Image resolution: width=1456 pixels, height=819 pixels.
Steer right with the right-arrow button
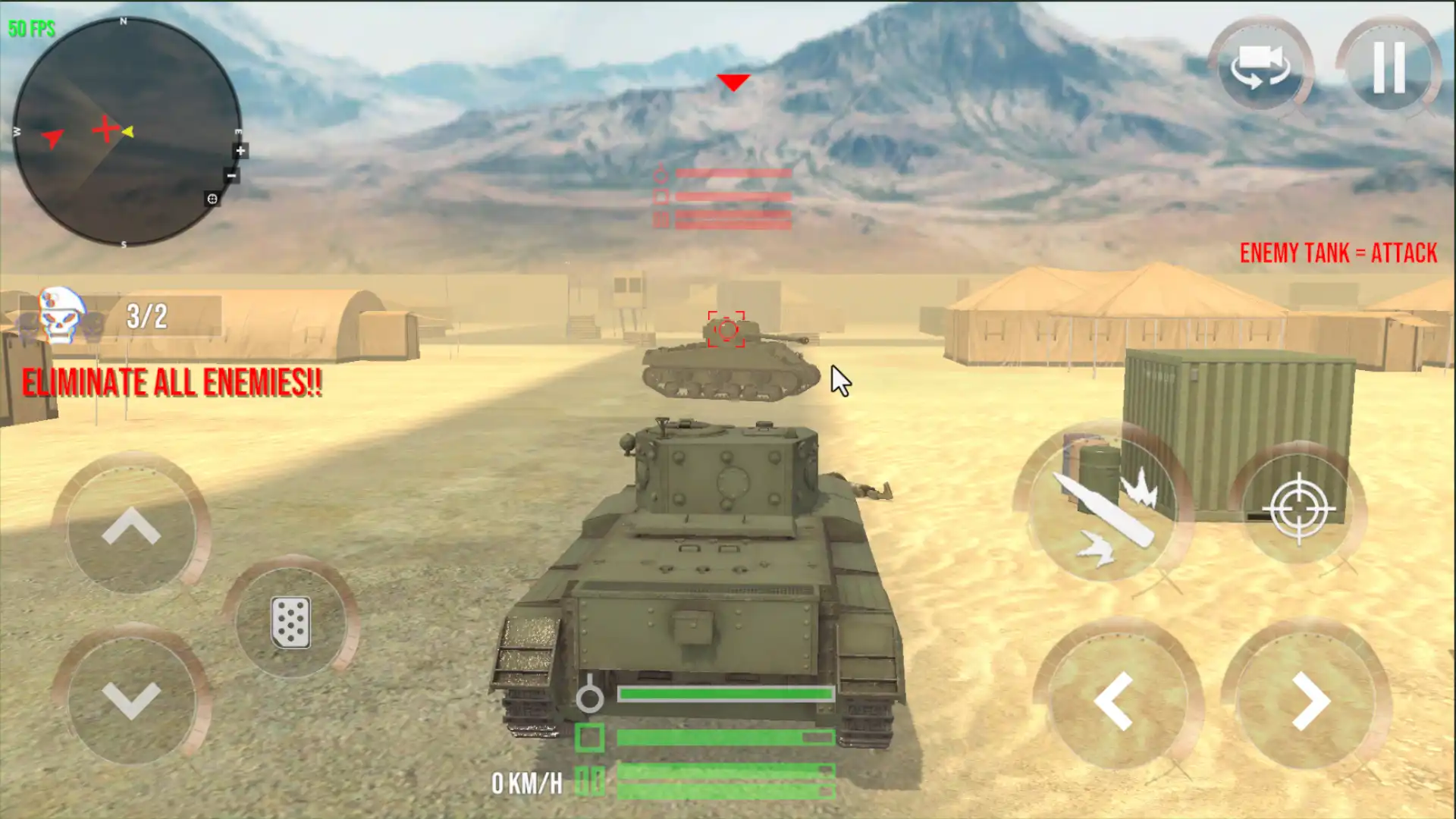coord(1310,701)
